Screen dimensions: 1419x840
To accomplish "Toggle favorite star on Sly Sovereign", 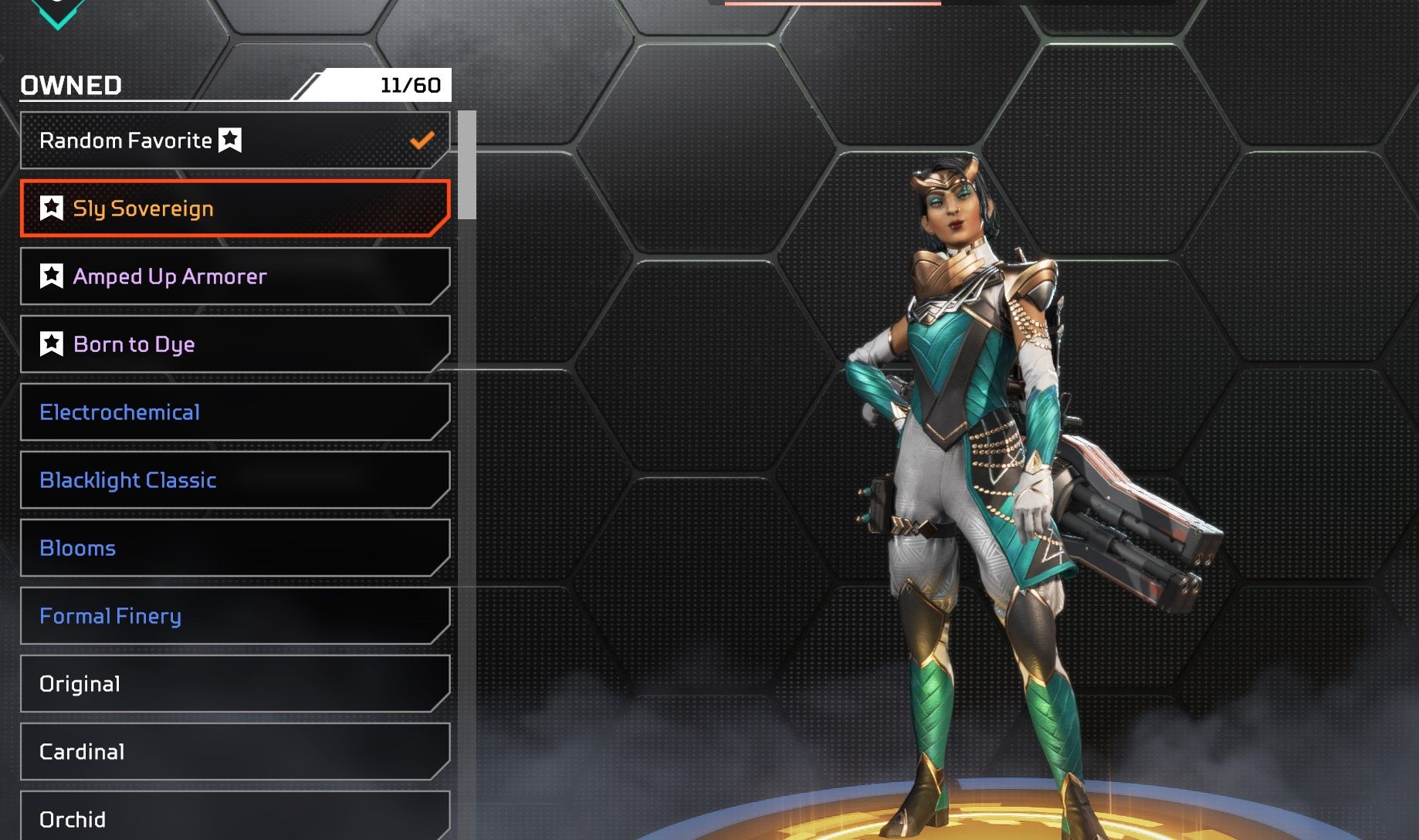I will (x=52, y=208).
